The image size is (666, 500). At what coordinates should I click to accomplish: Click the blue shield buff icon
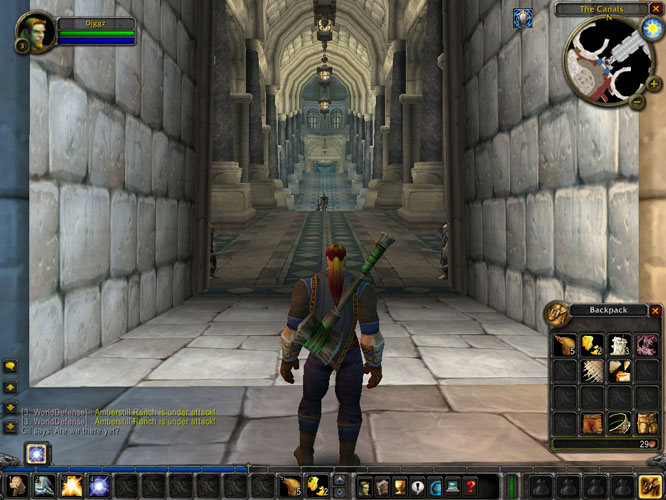coord(522,18)
